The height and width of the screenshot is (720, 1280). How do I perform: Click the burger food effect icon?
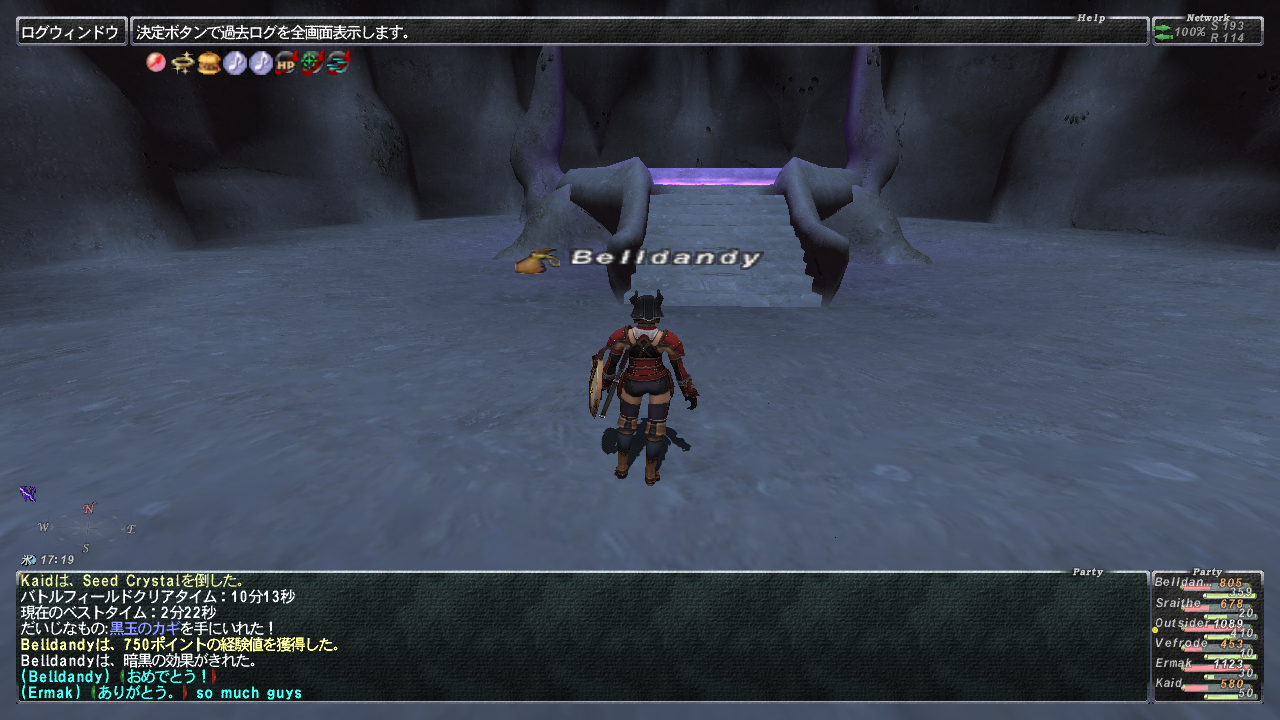208,63
